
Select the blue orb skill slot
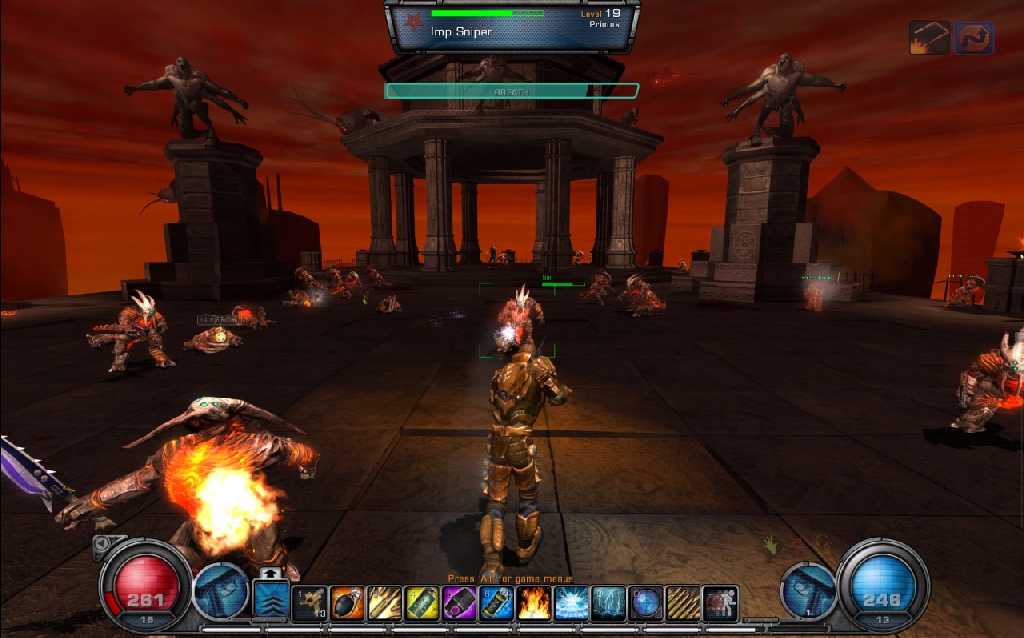coord(645,603)
